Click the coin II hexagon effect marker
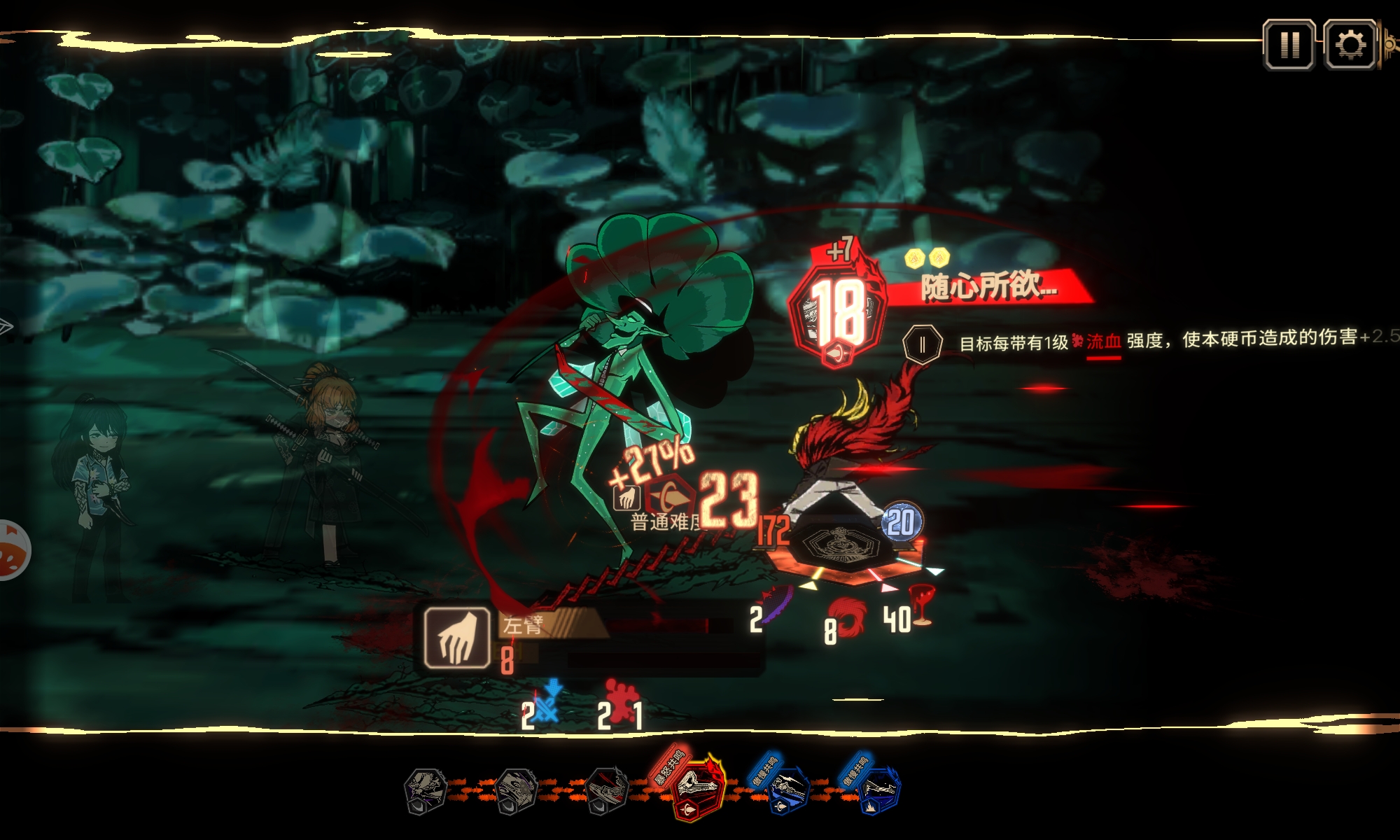 coord(922,344)
